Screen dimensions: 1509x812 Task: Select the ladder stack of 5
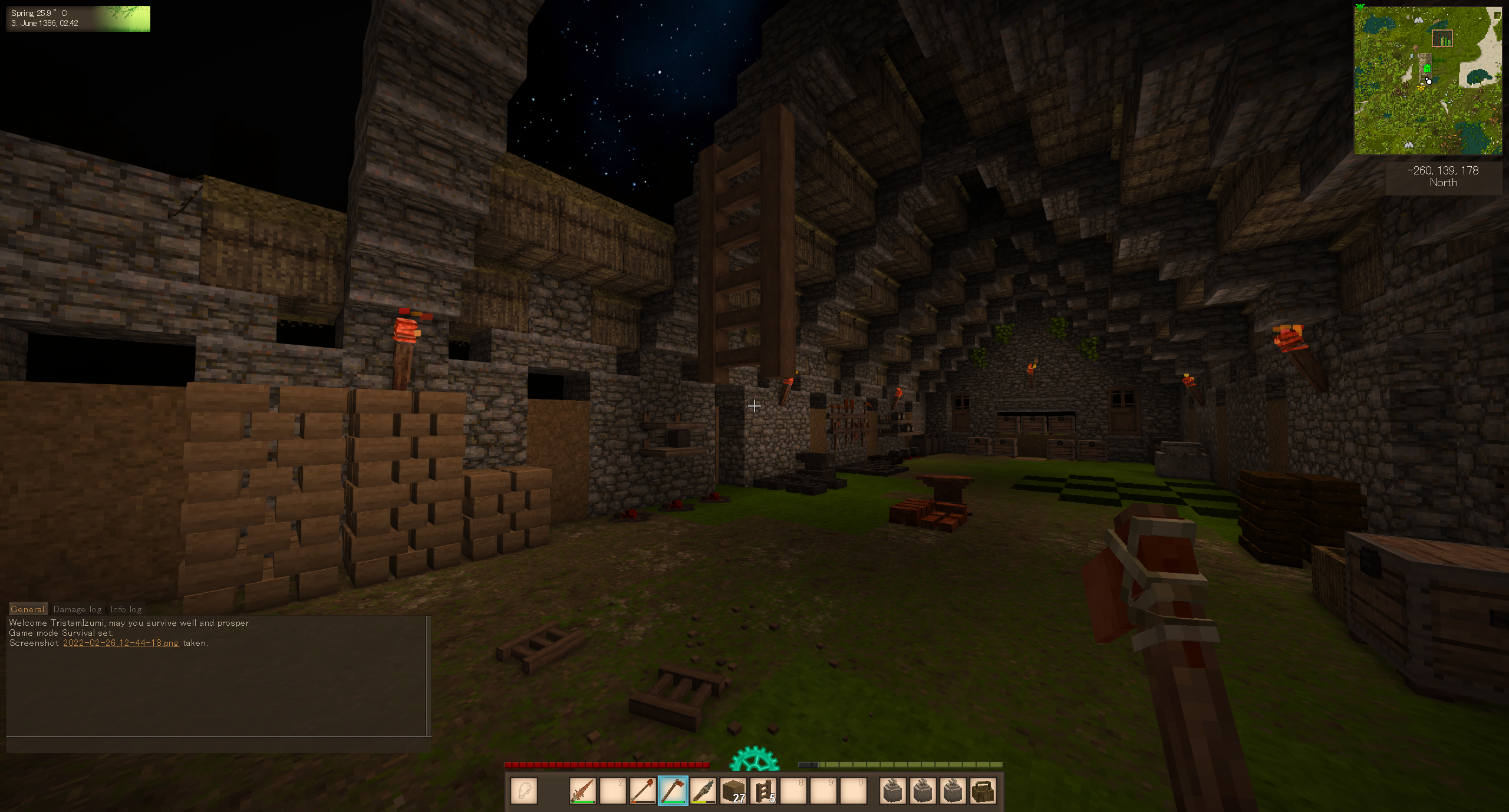tap(763, 791)
